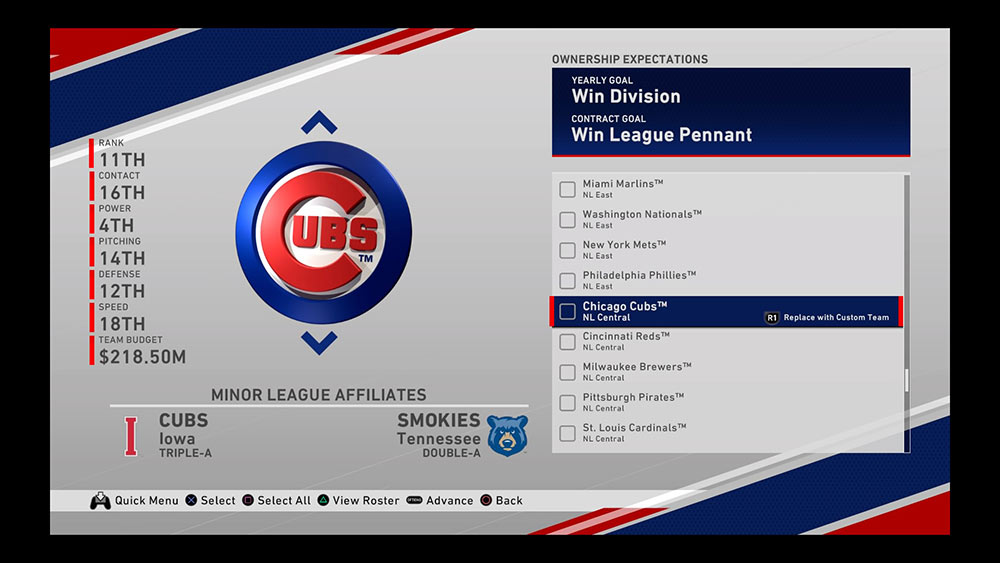Image resolution: width=1000 pixels, height=563 pixels.
Task: Click the team list scrollbar
Action: tap(906, 380)
